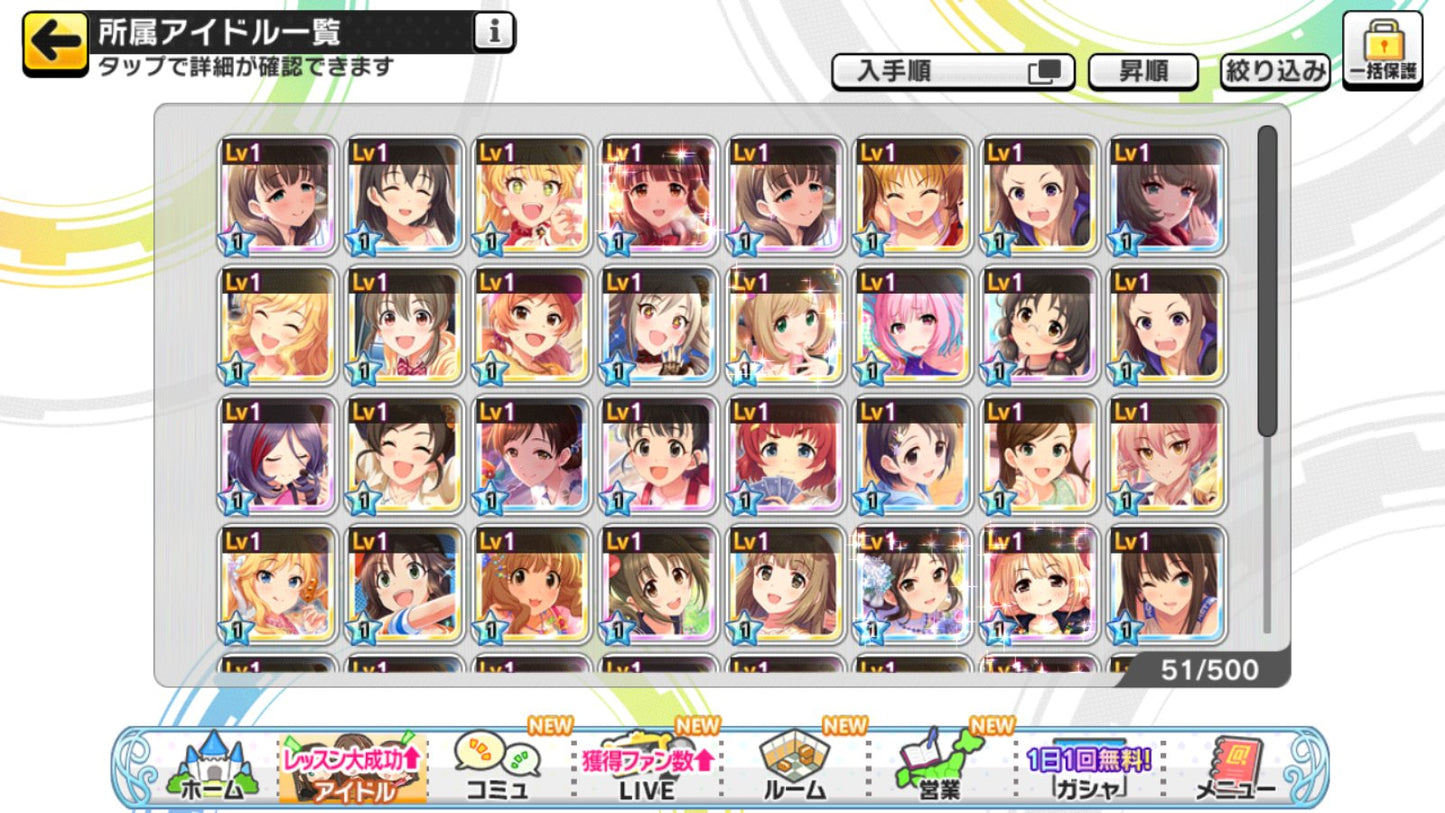
Task: Open the 営業 map menu
Action: (x=939, y=767)
